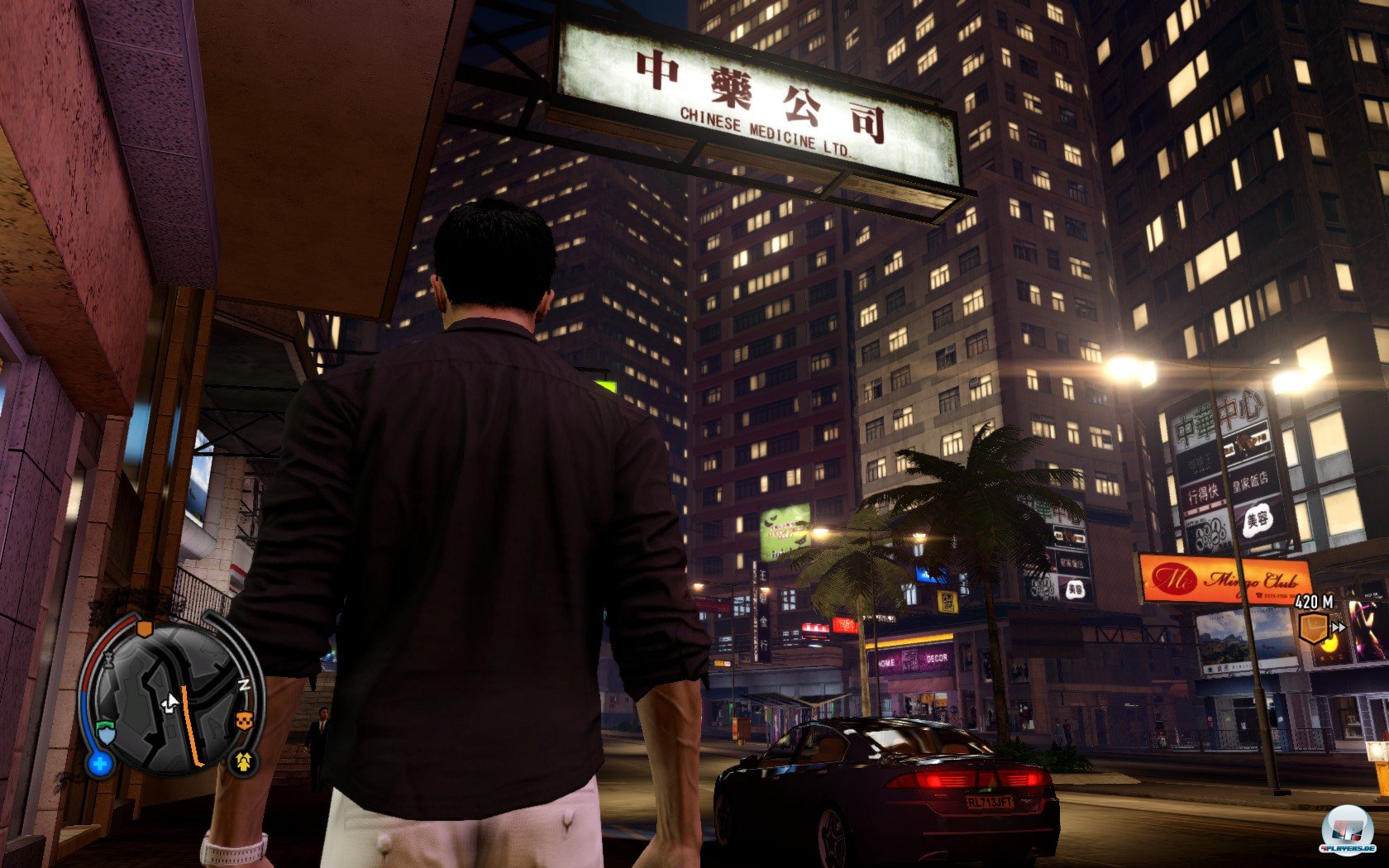Click the green face shield icon on the minimap

click(x=106, y=731)
